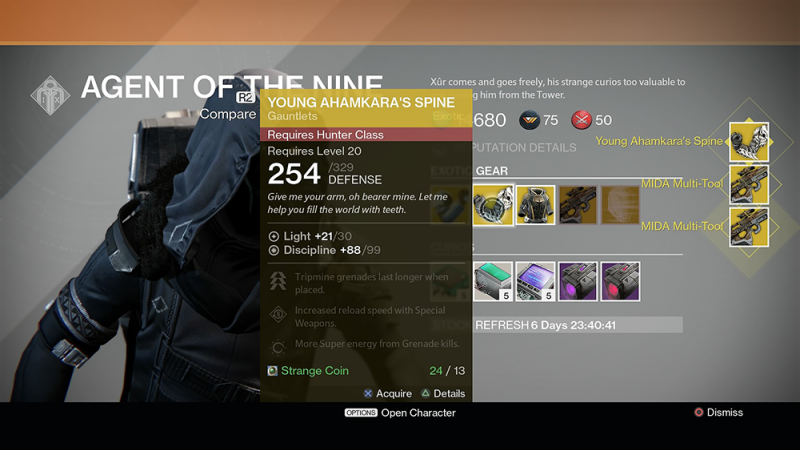Pick the green-screen curio device
The width and height of the screenshot is (800, 450).
click(492, 281)
